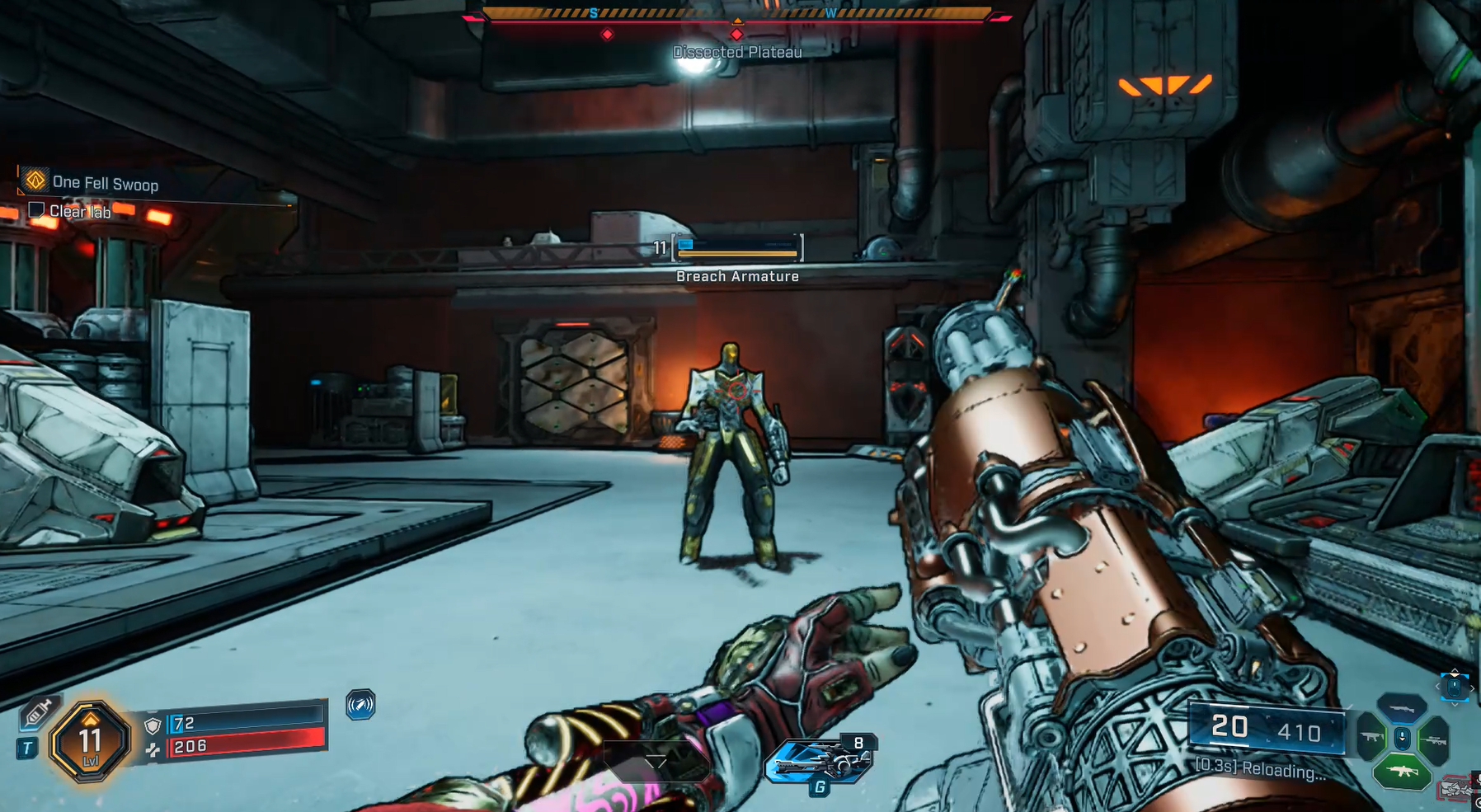Click the compass bar at the top

[736, 14]
